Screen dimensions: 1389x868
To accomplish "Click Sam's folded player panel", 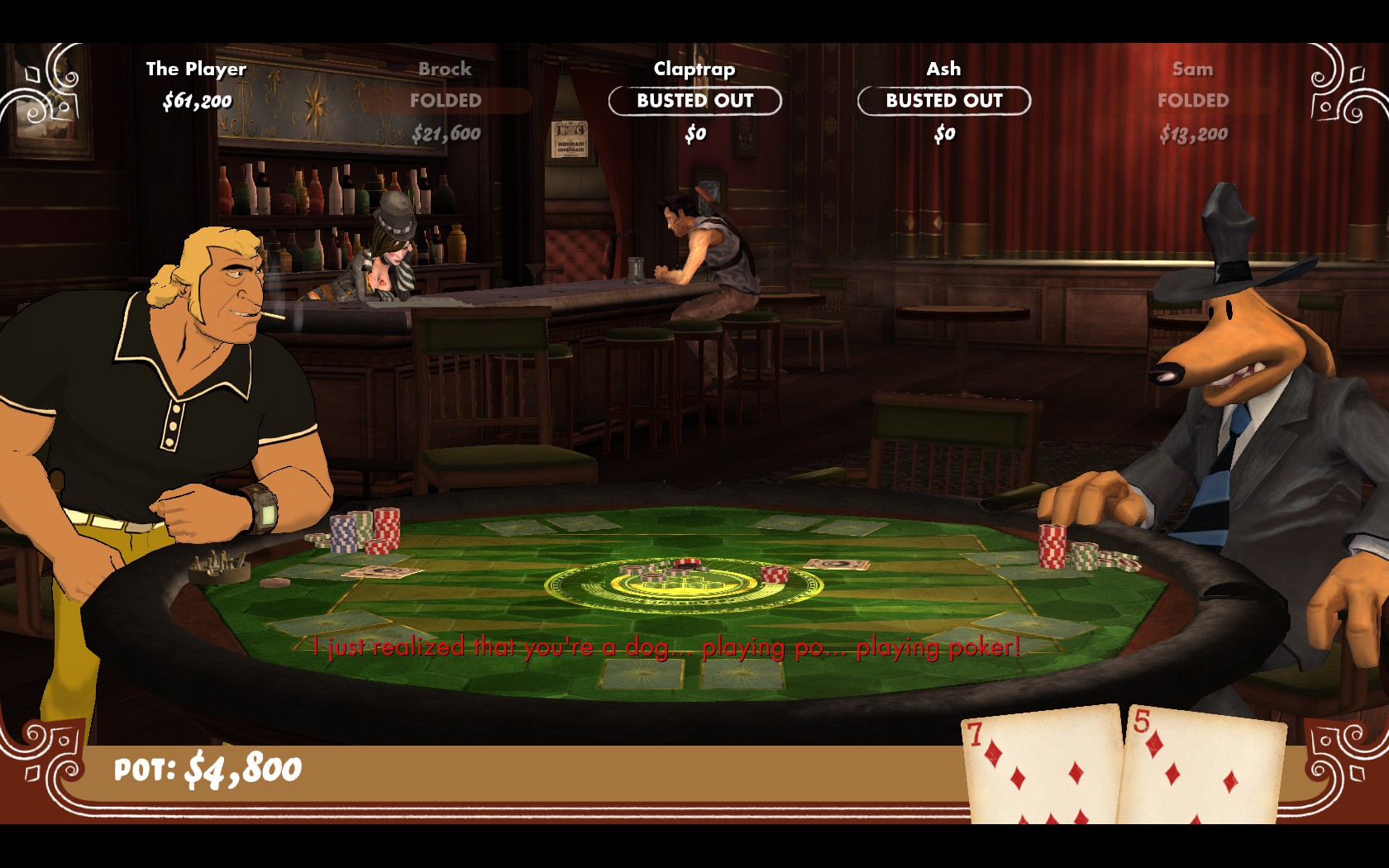I will pos(1192,101).
